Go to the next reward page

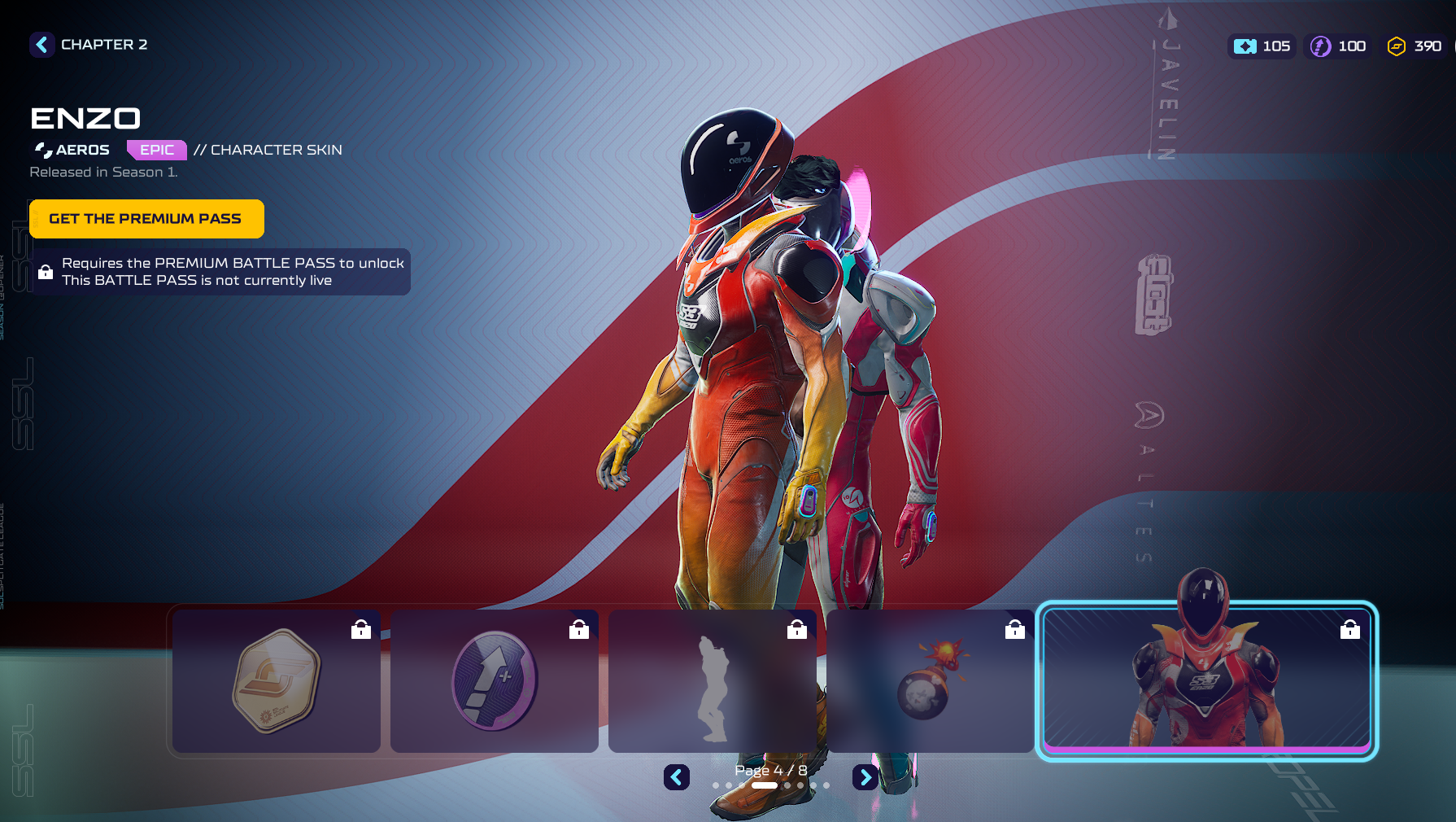pos(865,777)
